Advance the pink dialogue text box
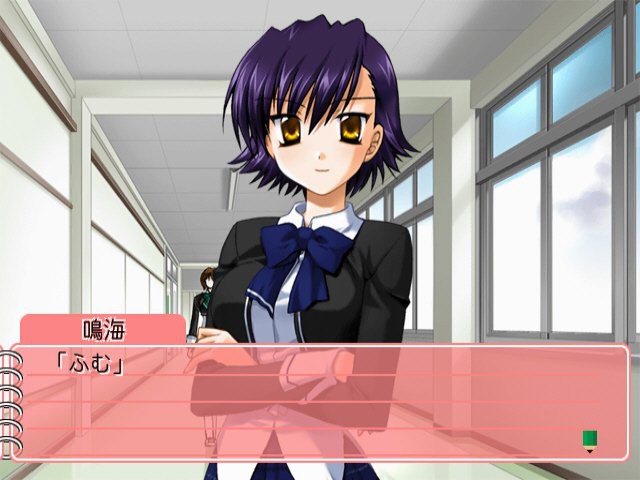 pyautogui.click(x=320, y=402)
